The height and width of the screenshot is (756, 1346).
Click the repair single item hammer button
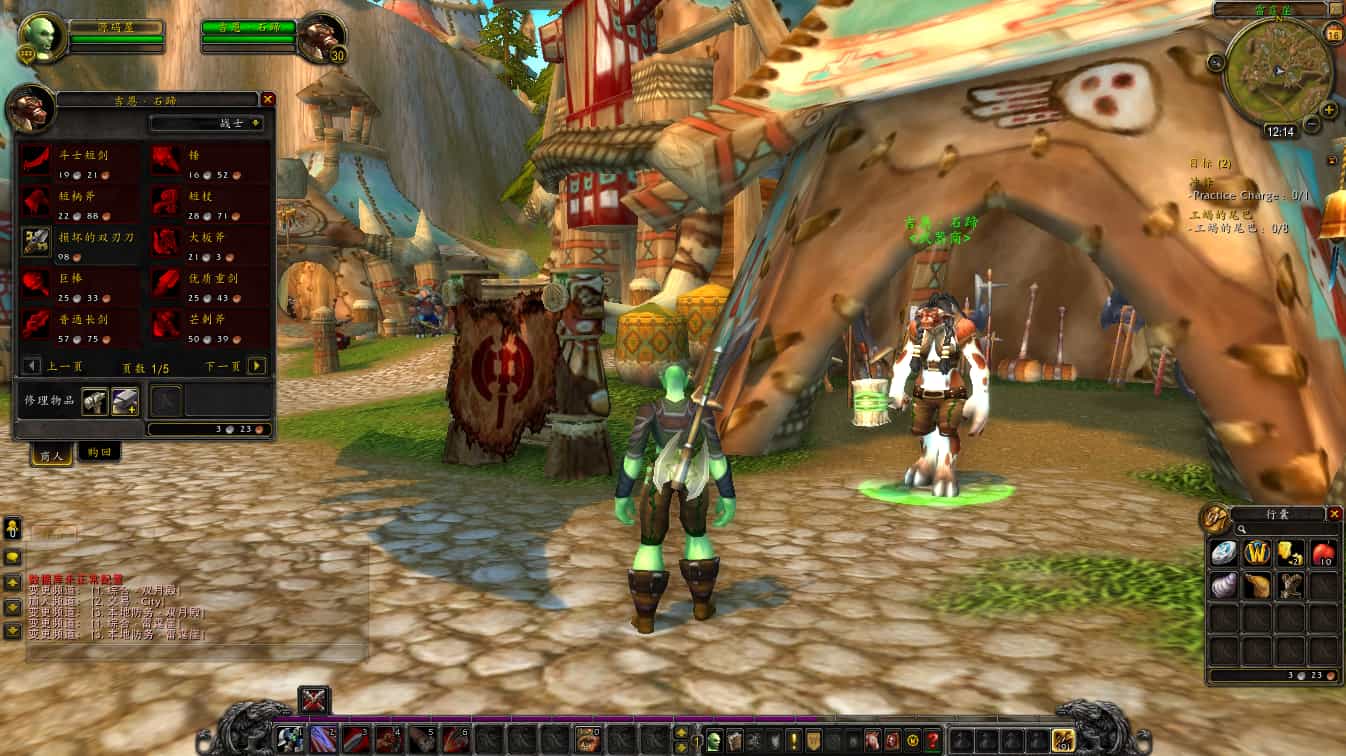coord(95,400)
